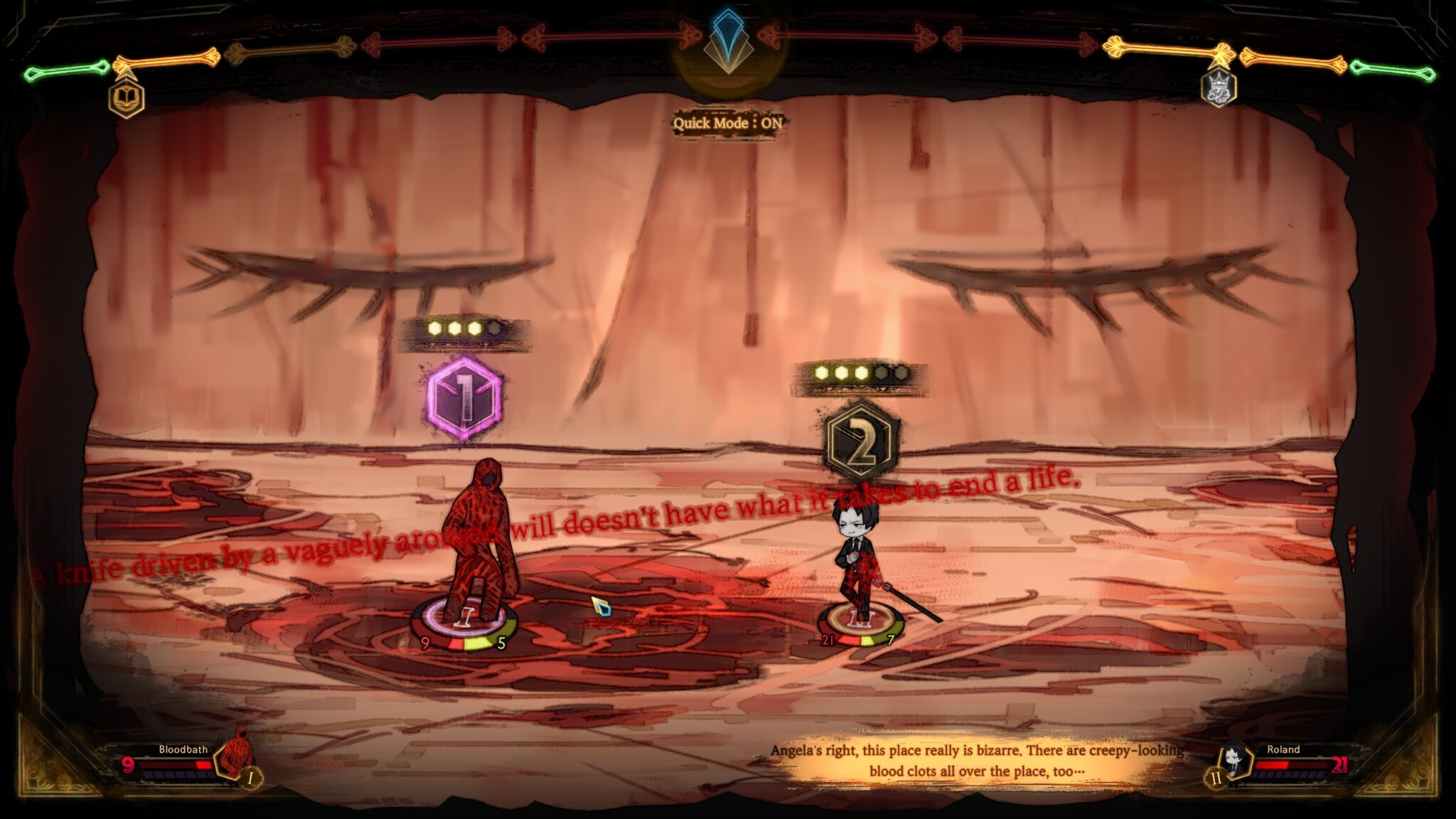Select the Bloodbath nameplate label
The image size is (1456, 819).
tap(182, 749)
